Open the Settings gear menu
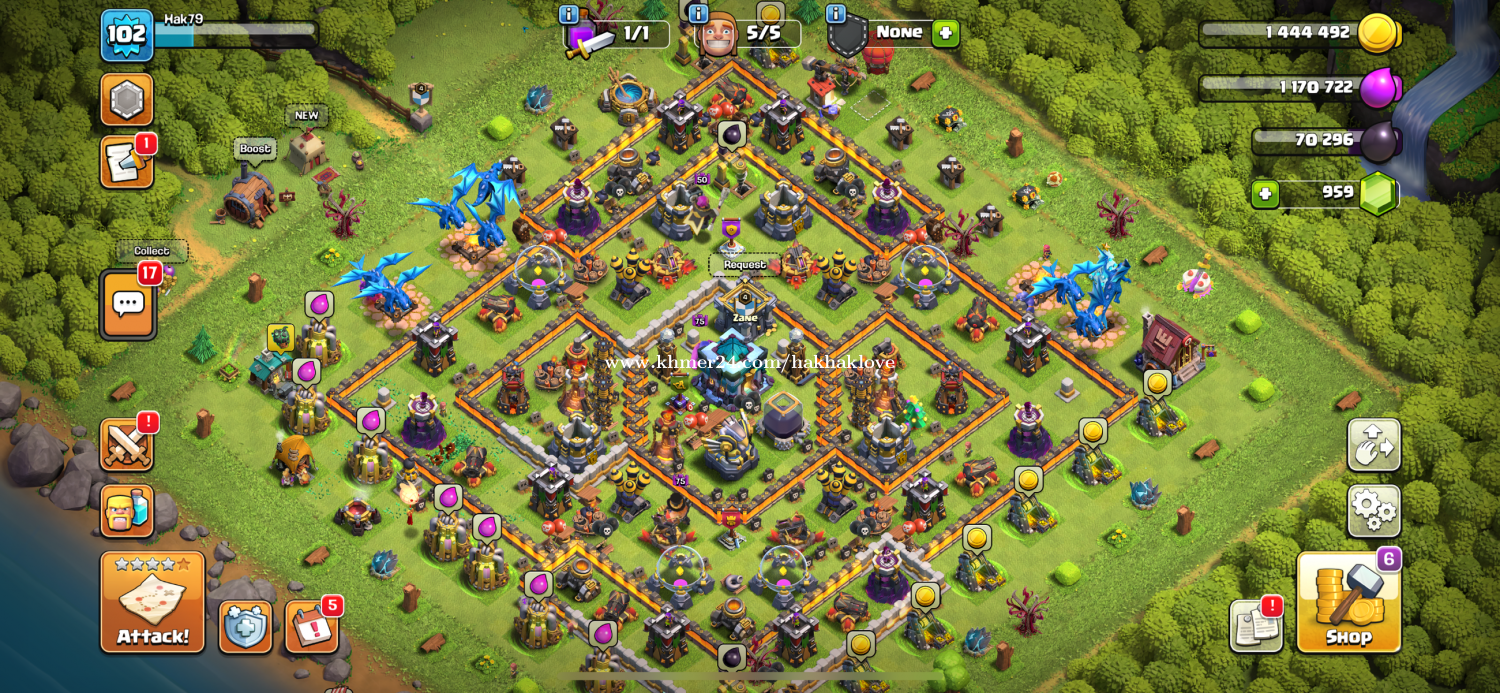Screen dimensions: 1500x693 (x=1374, y=511)
